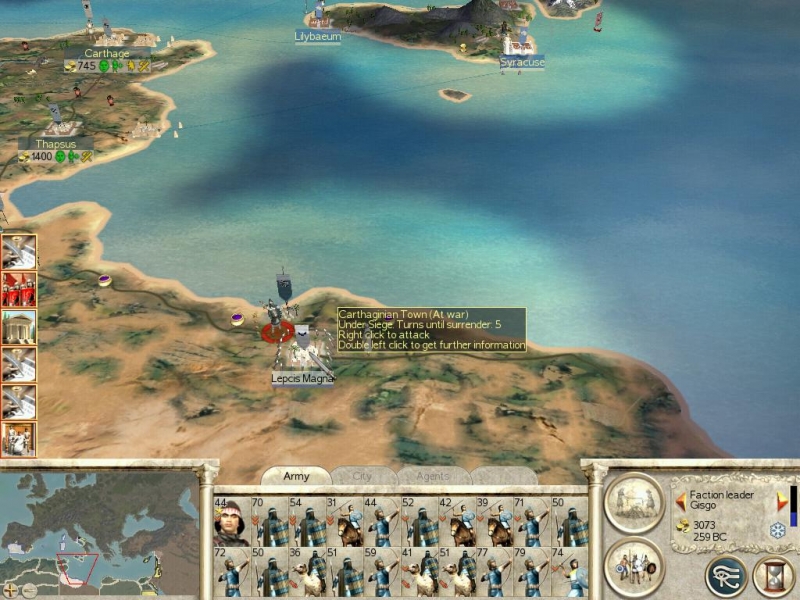Zoom in the minimap with plus button
Screen dimensions: 800x600
tap(11, 590)
